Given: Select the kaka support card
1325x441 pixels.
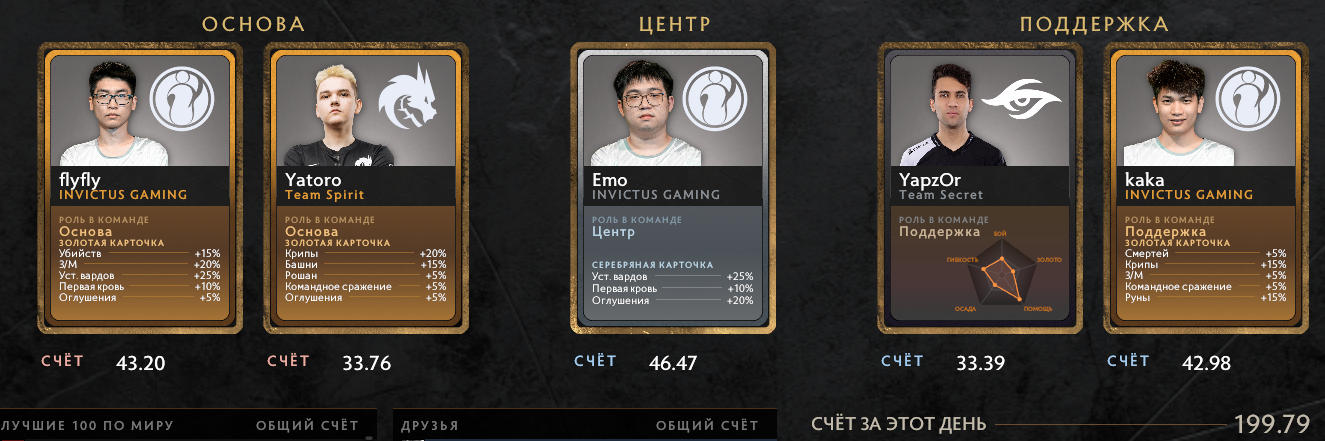Looking at the screenshot, I should point(1206,188).
